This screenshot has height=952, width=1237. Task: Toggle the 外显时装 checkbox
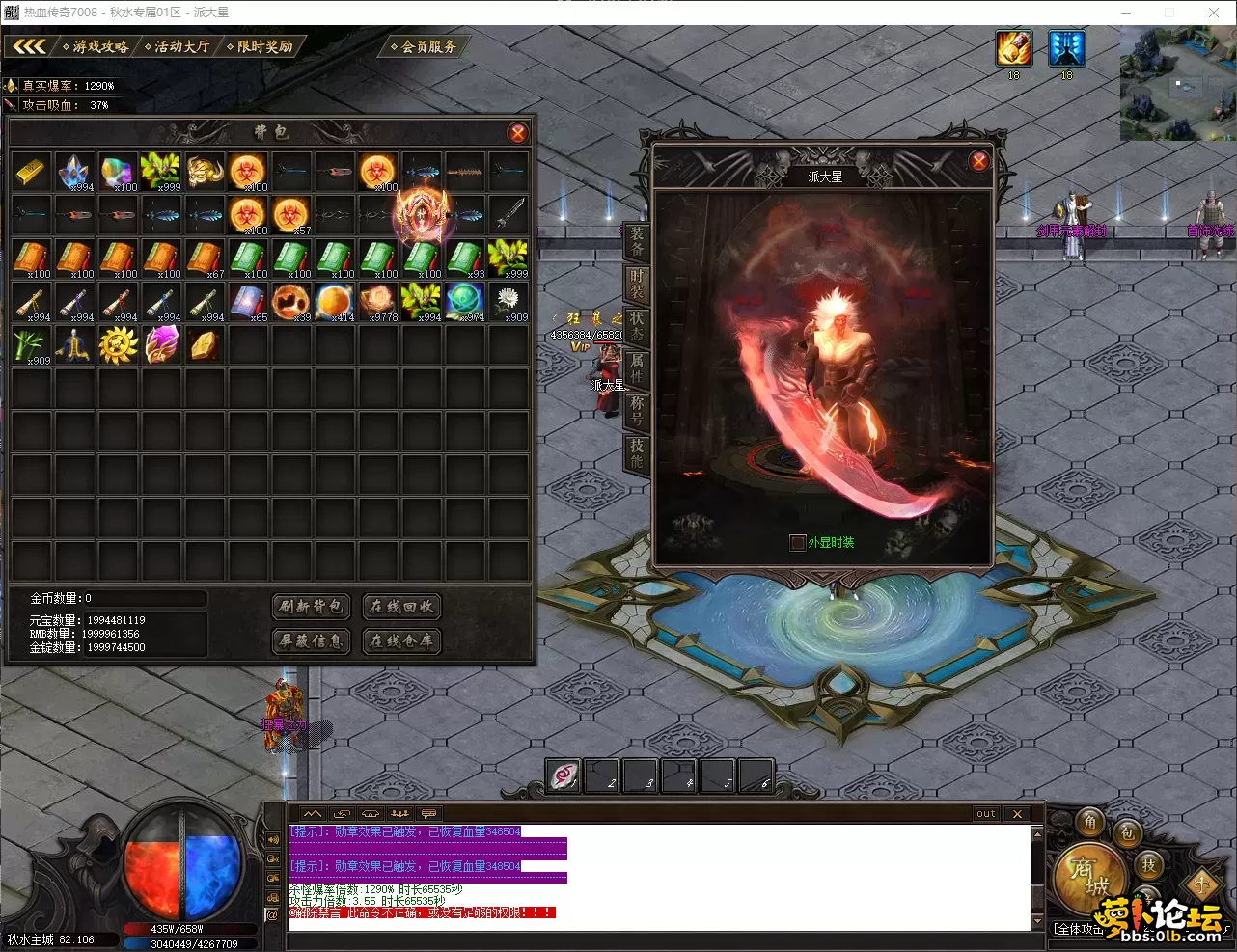[797, 542]
